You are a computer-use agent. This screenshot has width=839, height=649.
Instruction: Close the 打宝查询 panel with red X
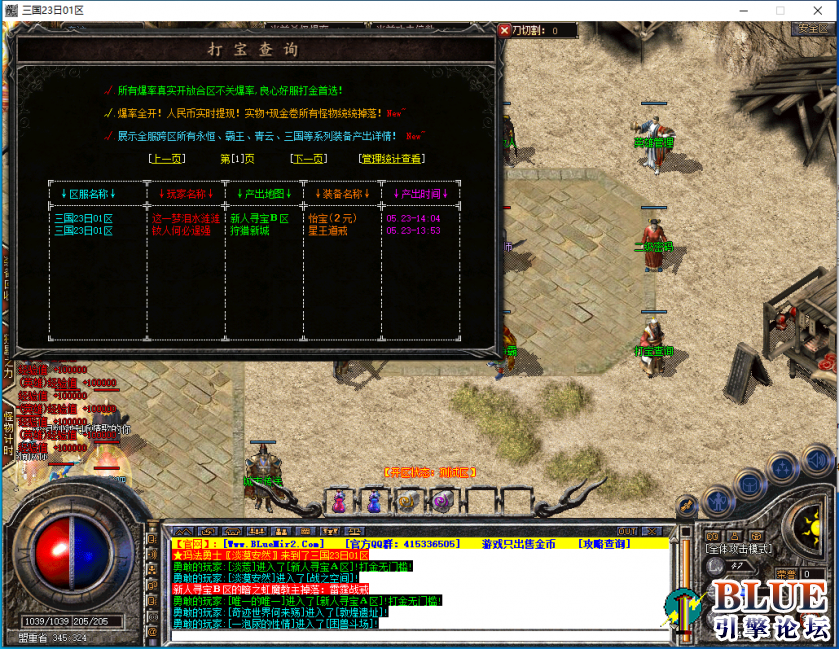tap(504, 31)
